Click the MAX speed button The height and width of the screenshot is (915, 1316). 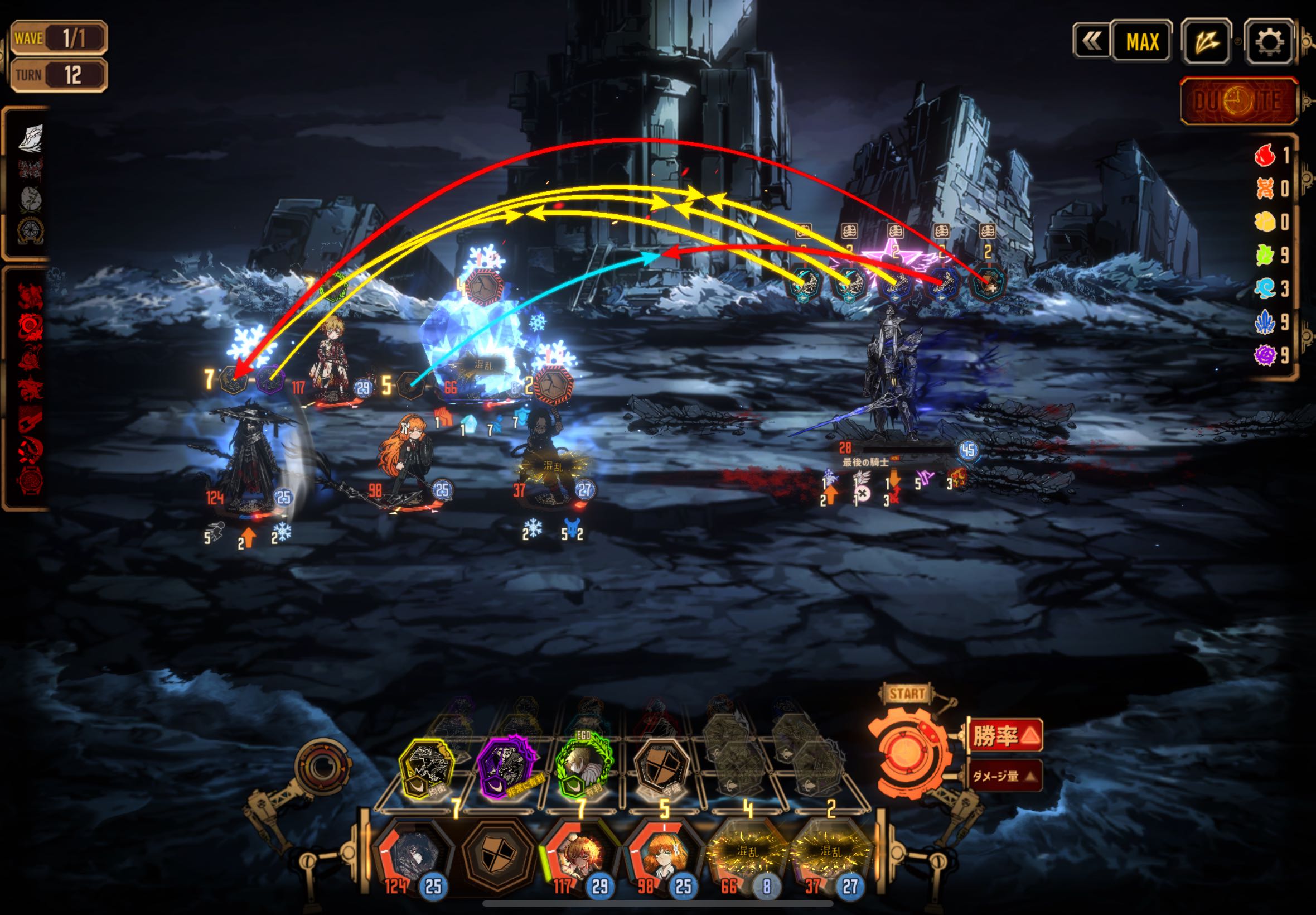click(1142, 41)
